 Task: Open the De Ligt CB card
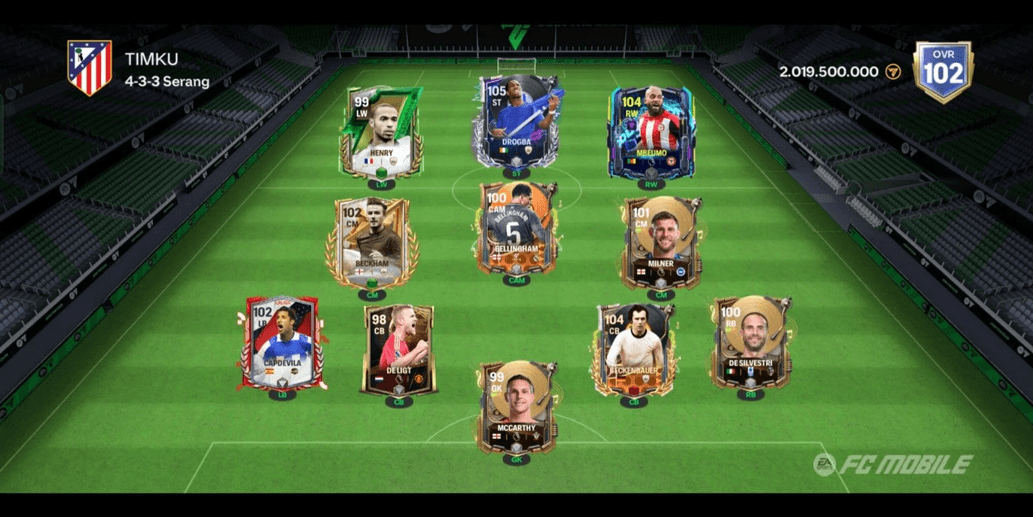[x=398, y=350]
